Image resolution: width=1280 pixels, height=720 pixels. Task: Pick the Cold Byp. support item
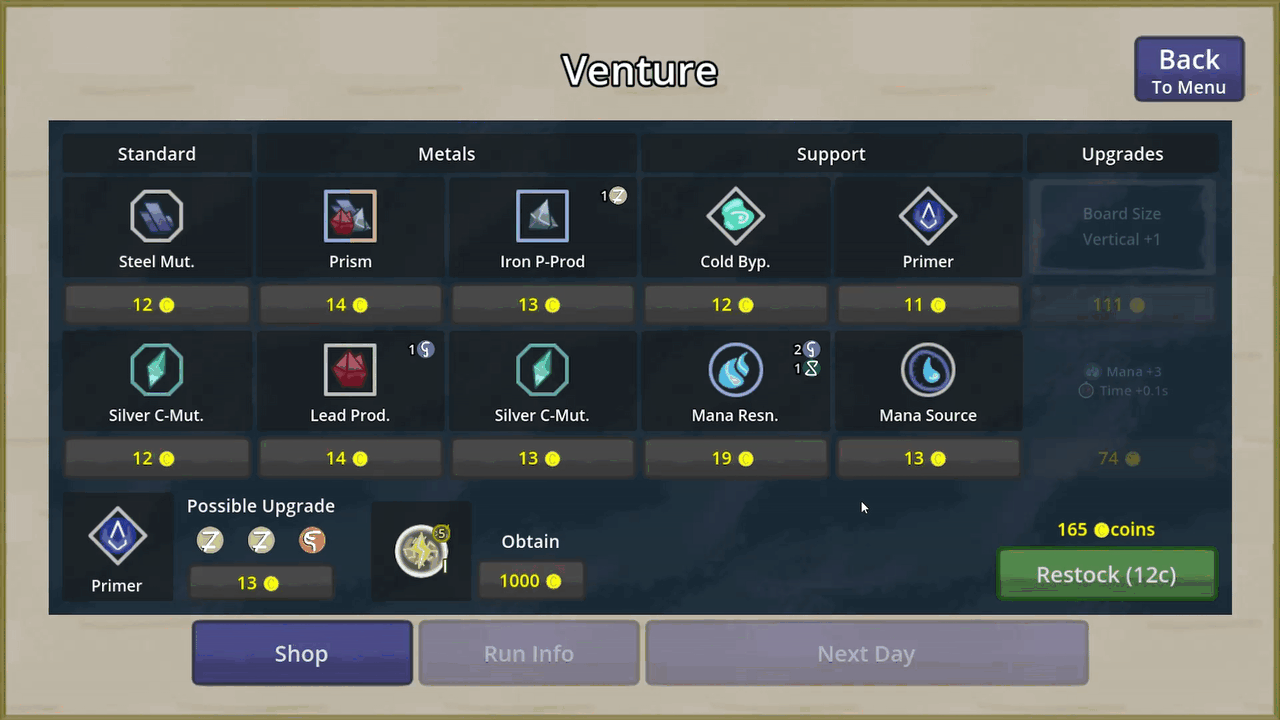pos(735,227)
